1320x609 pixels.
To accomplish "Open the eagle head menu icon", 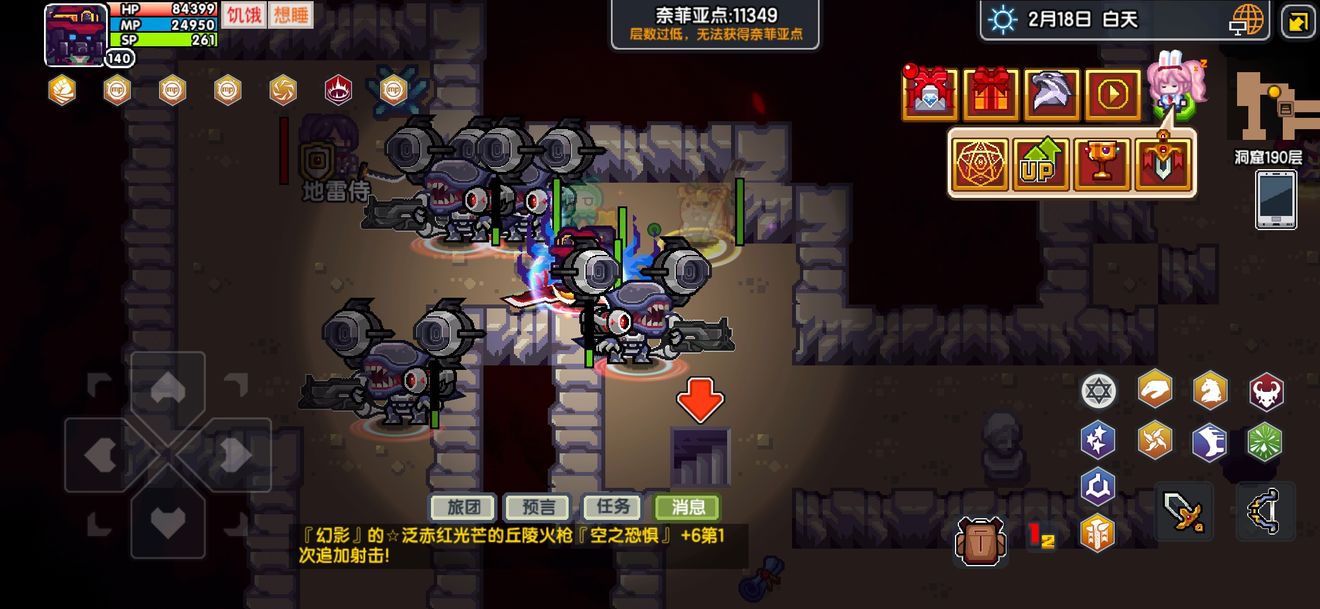I will tap(1051, 95).
